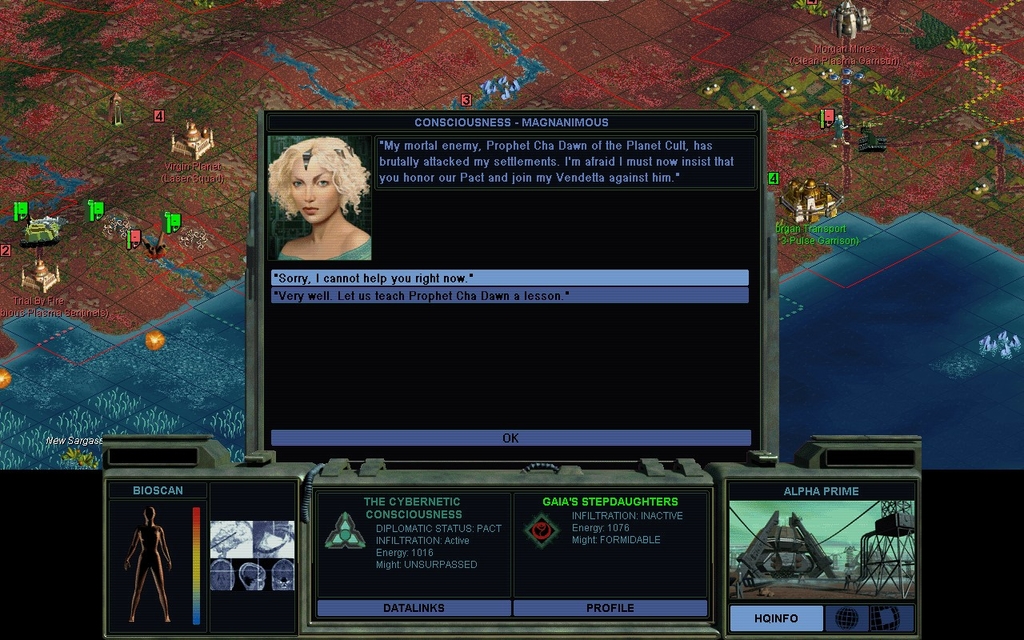
Task: Select the Bioscan body figure
Action: 149,563
